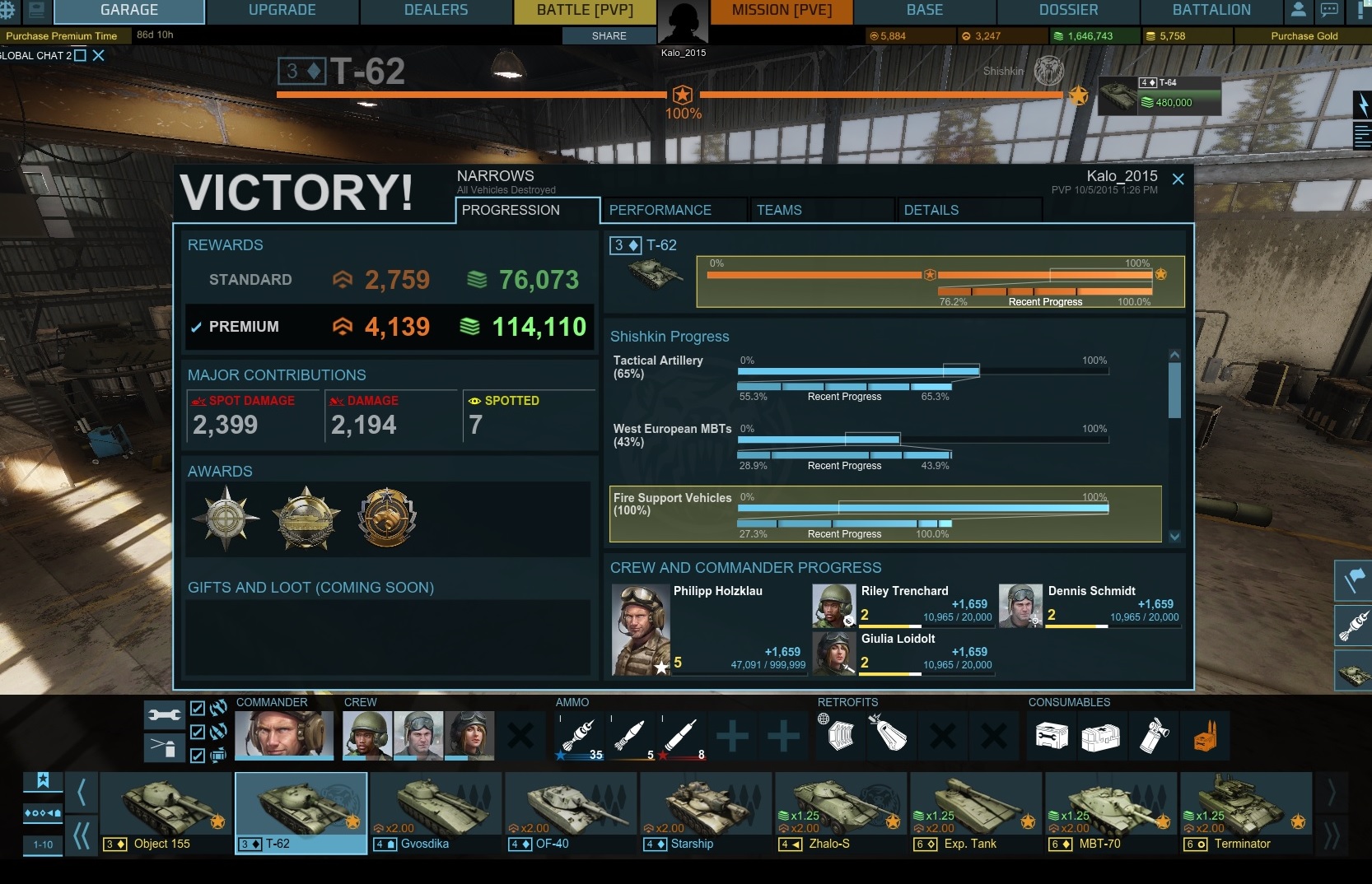Show the Teams tab
This screenshot has width=1372, height=884.
tap(778, 210)
